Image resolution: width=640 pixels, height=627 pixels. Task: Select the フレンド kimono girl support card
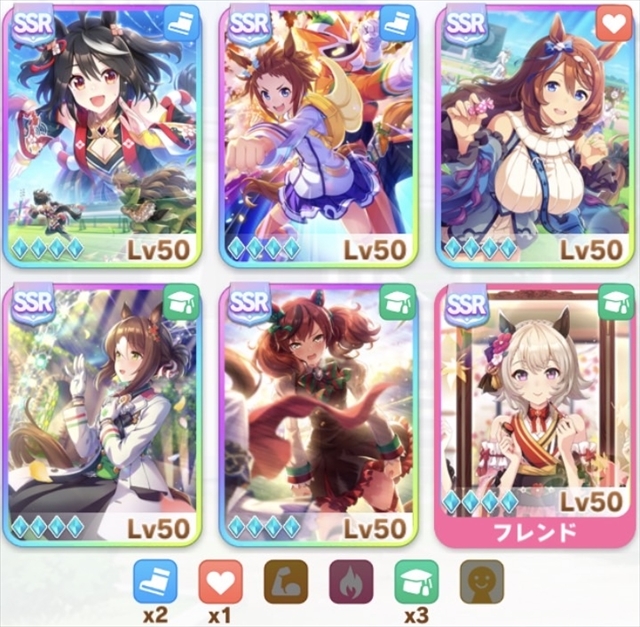point(536,415)
